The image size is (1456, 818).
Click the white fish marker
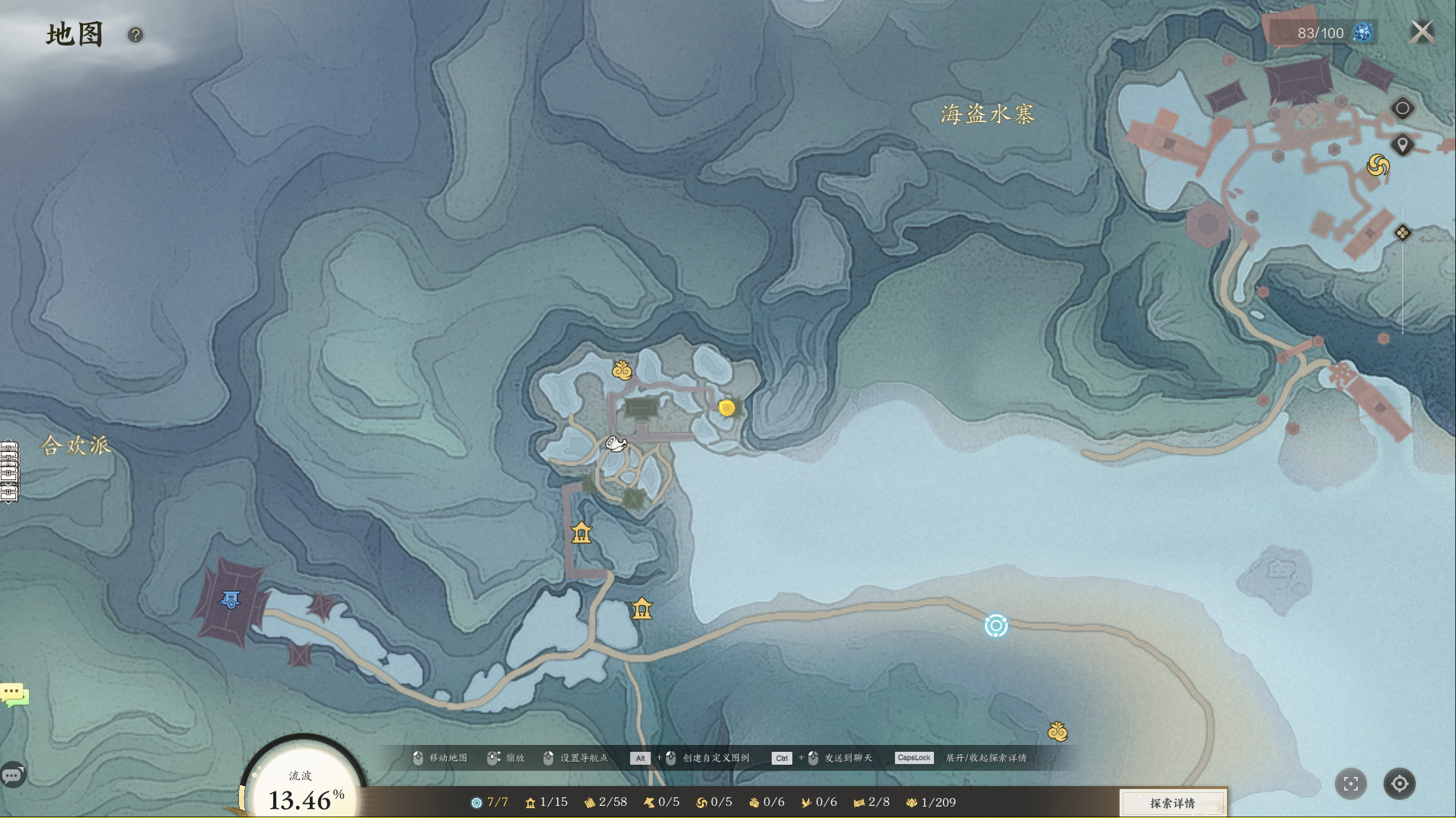coord(616,444)
